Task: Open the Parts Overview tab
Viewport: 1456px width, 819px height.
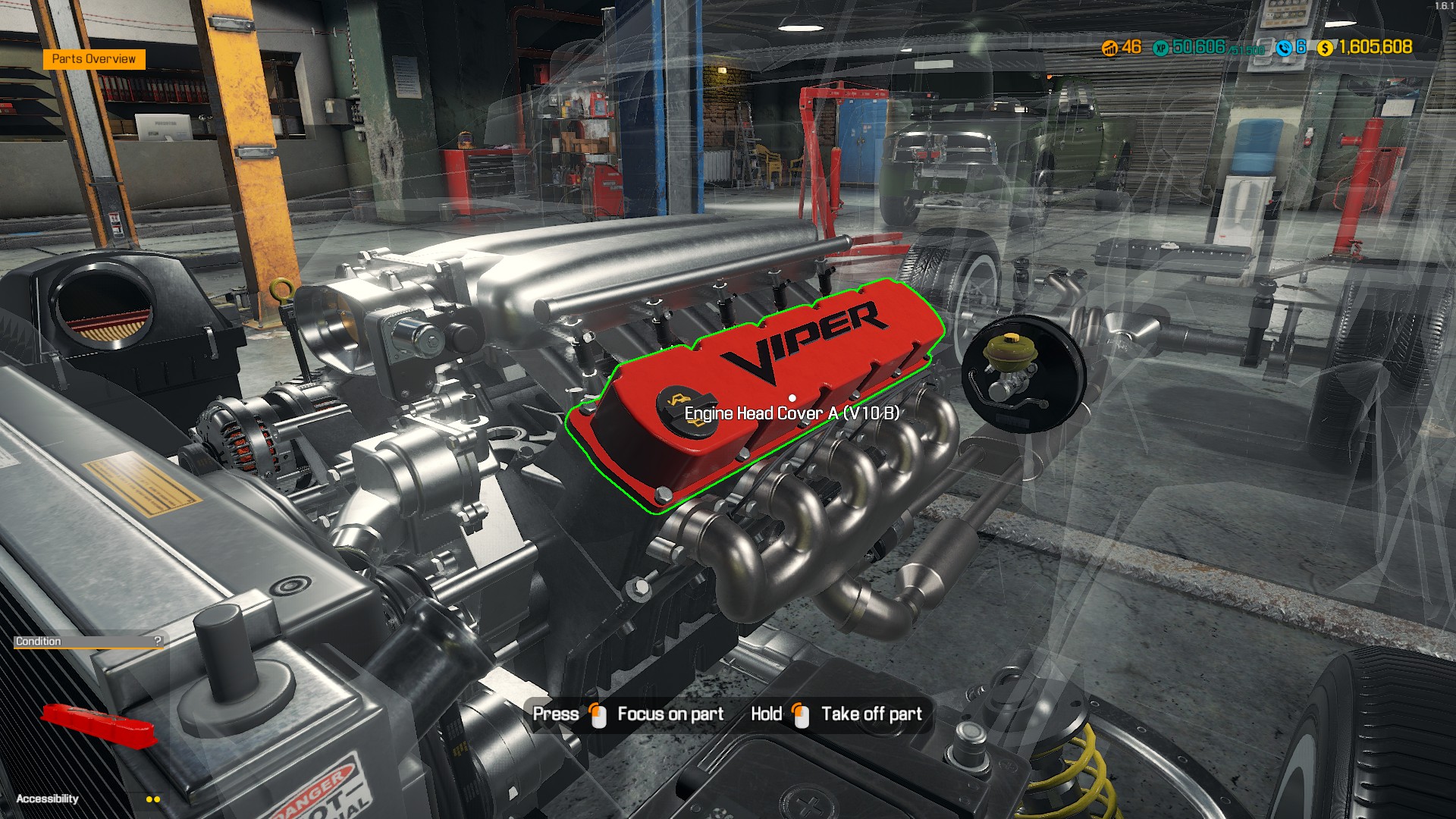Action: tap(93, 58)
